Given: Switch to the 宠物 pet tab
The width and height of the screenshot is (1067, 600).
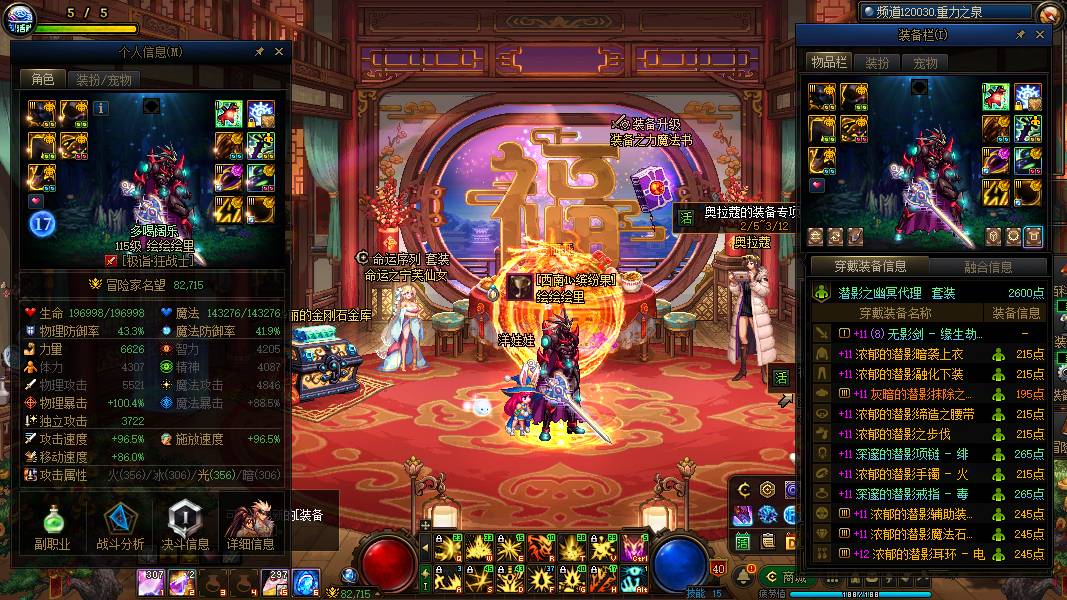Looking at the screenshot, I should coord(925,62).
